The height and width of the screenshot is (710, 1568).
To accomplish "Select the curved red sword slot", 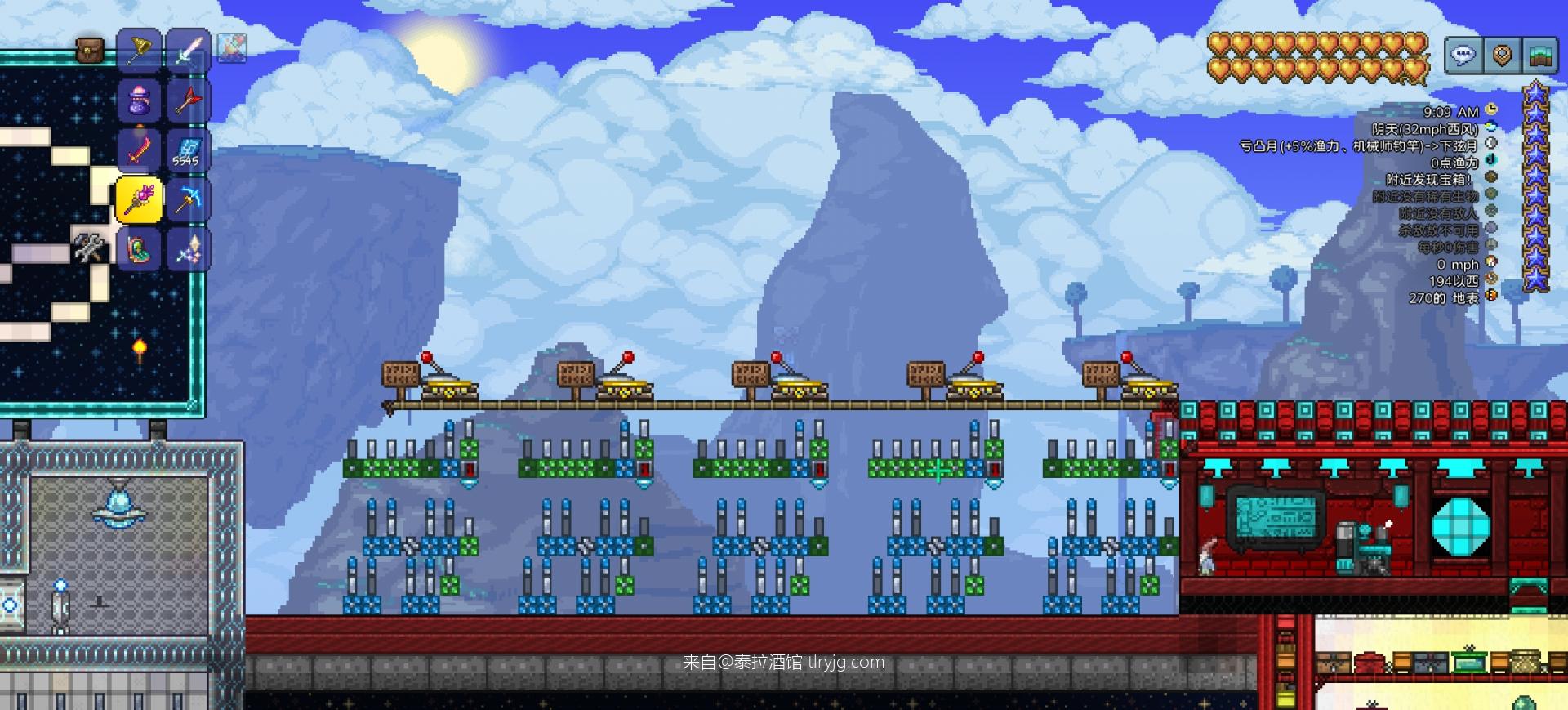I will click(x=140, y=150).
